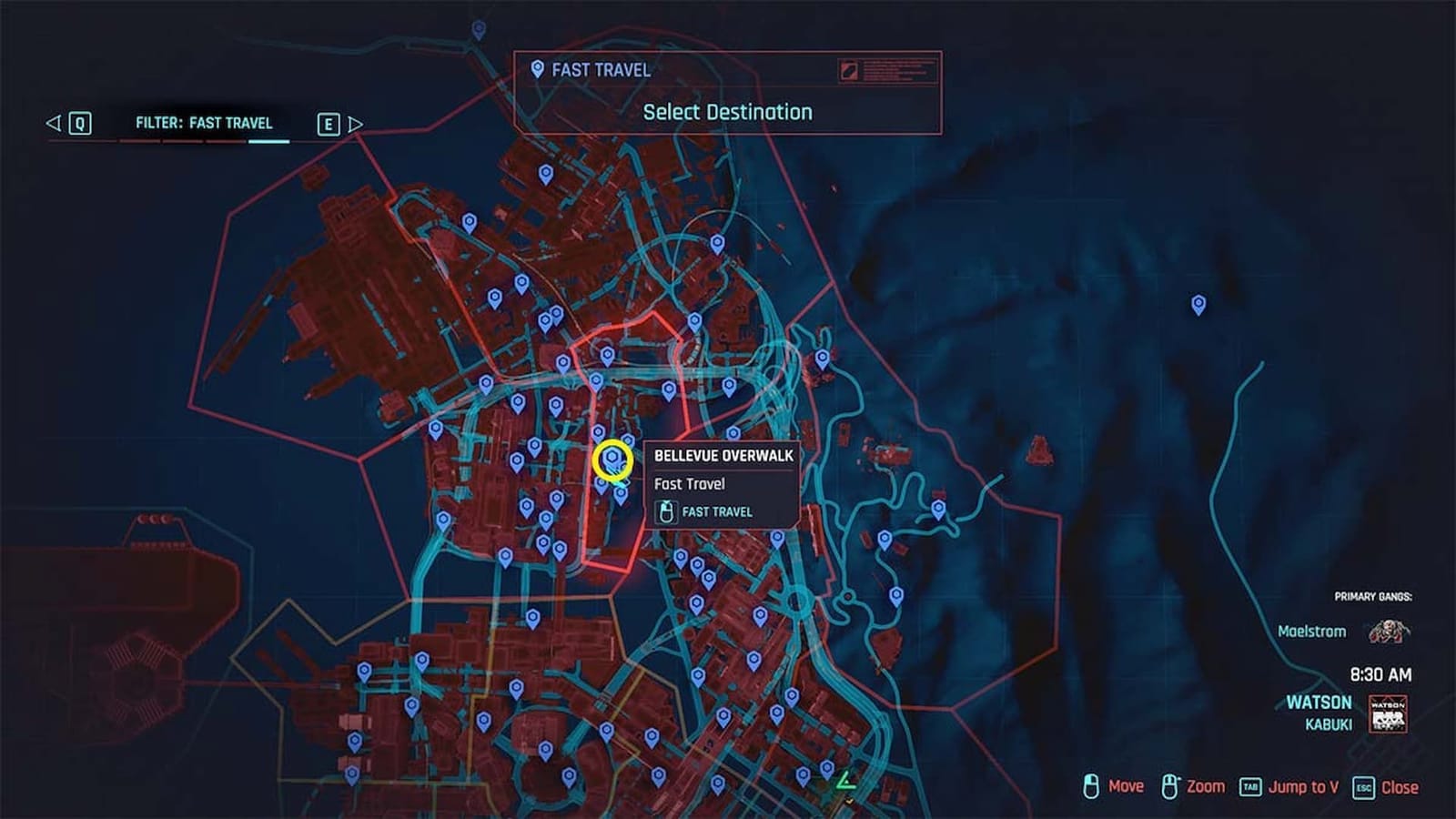Click the Move mouse icon in bottom bar

click(x=1090, y=785)
